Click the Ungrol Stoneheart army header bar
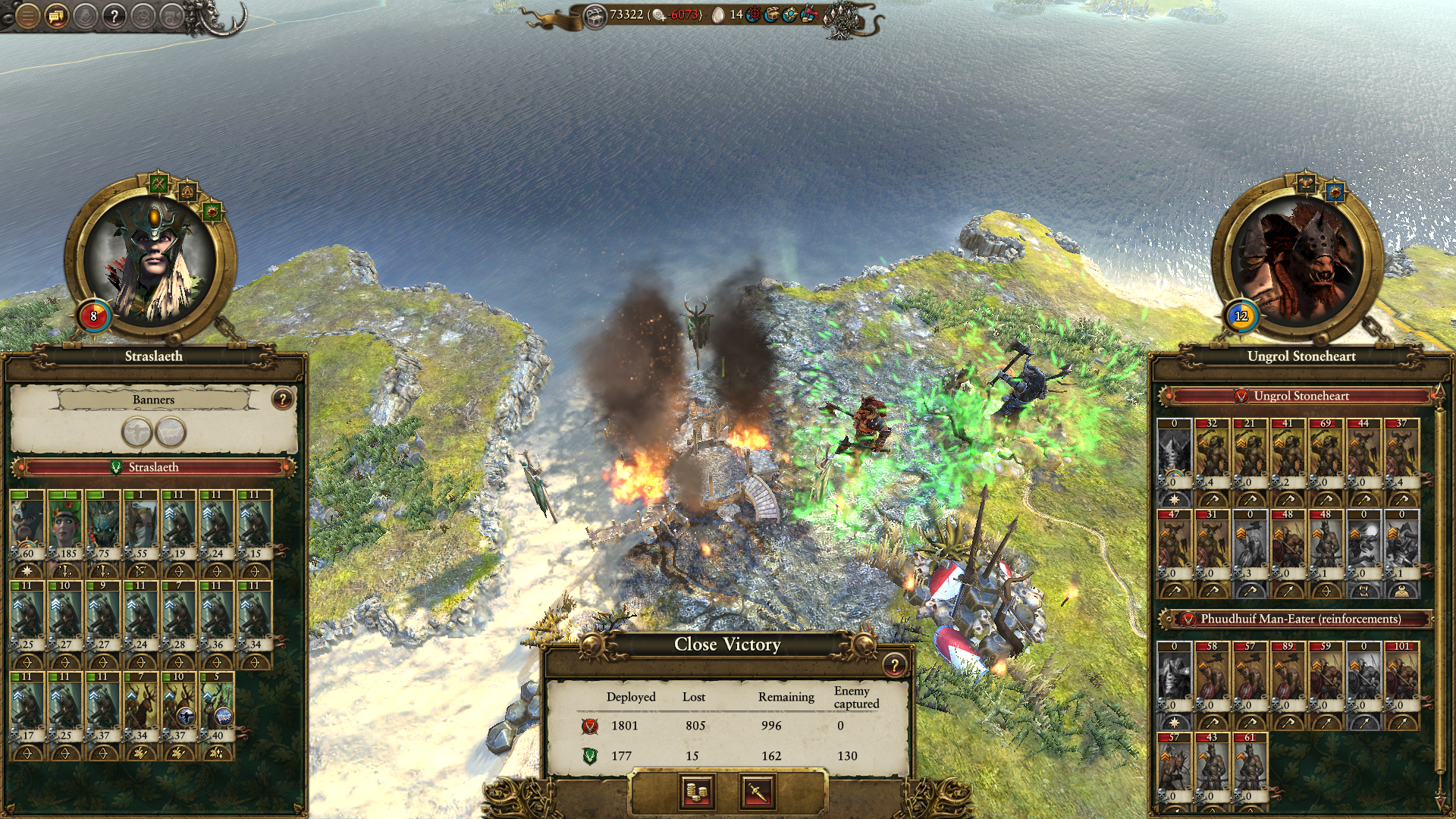The height and width of the screenshot is (819, 1456). click(x=1301, y=396)
